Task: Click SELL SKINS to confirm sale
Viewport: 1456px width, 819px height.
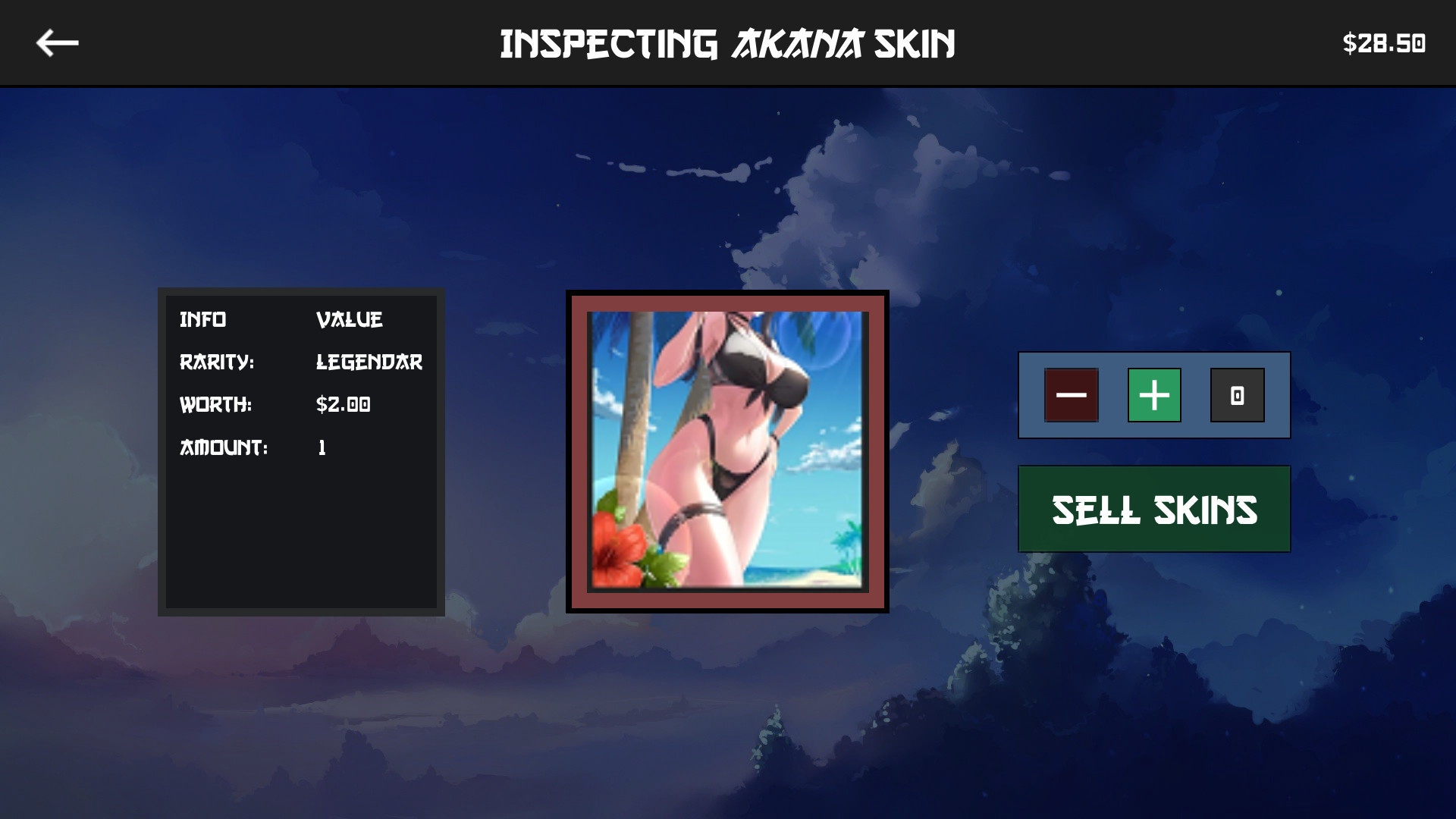Action: 1153,510
